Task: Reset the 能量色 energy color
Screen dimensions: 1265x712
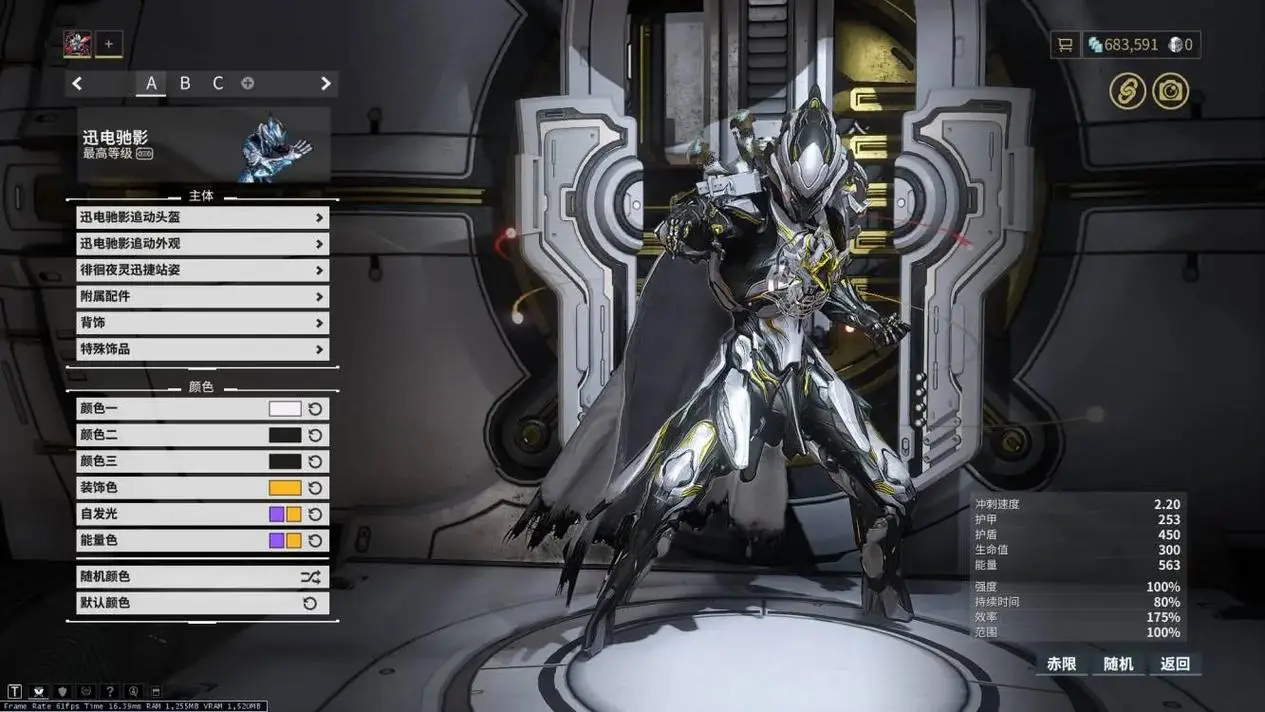Action: (x=315, y=541)
